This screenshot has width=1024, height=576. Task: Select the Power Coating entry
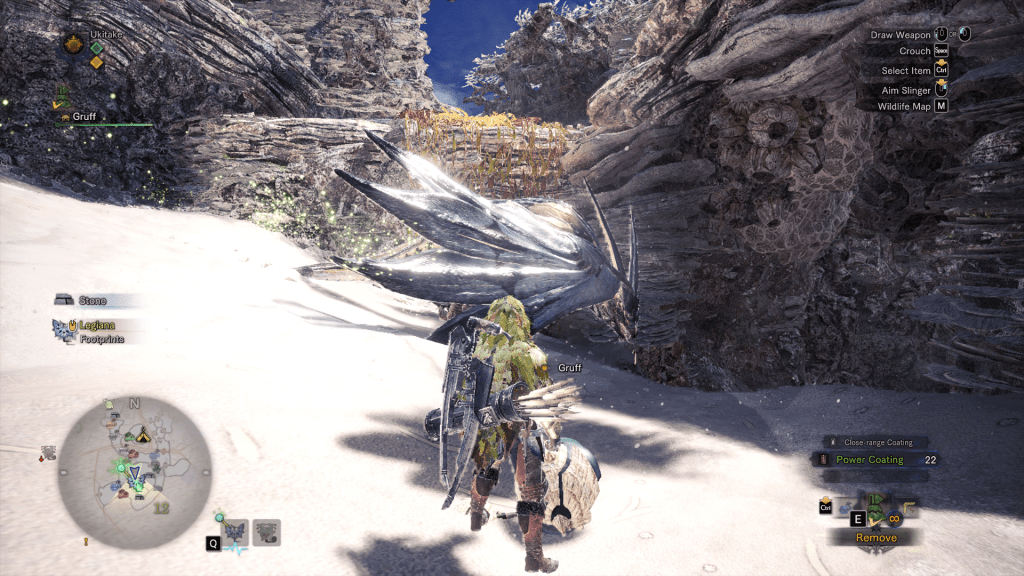click(869, 460)
